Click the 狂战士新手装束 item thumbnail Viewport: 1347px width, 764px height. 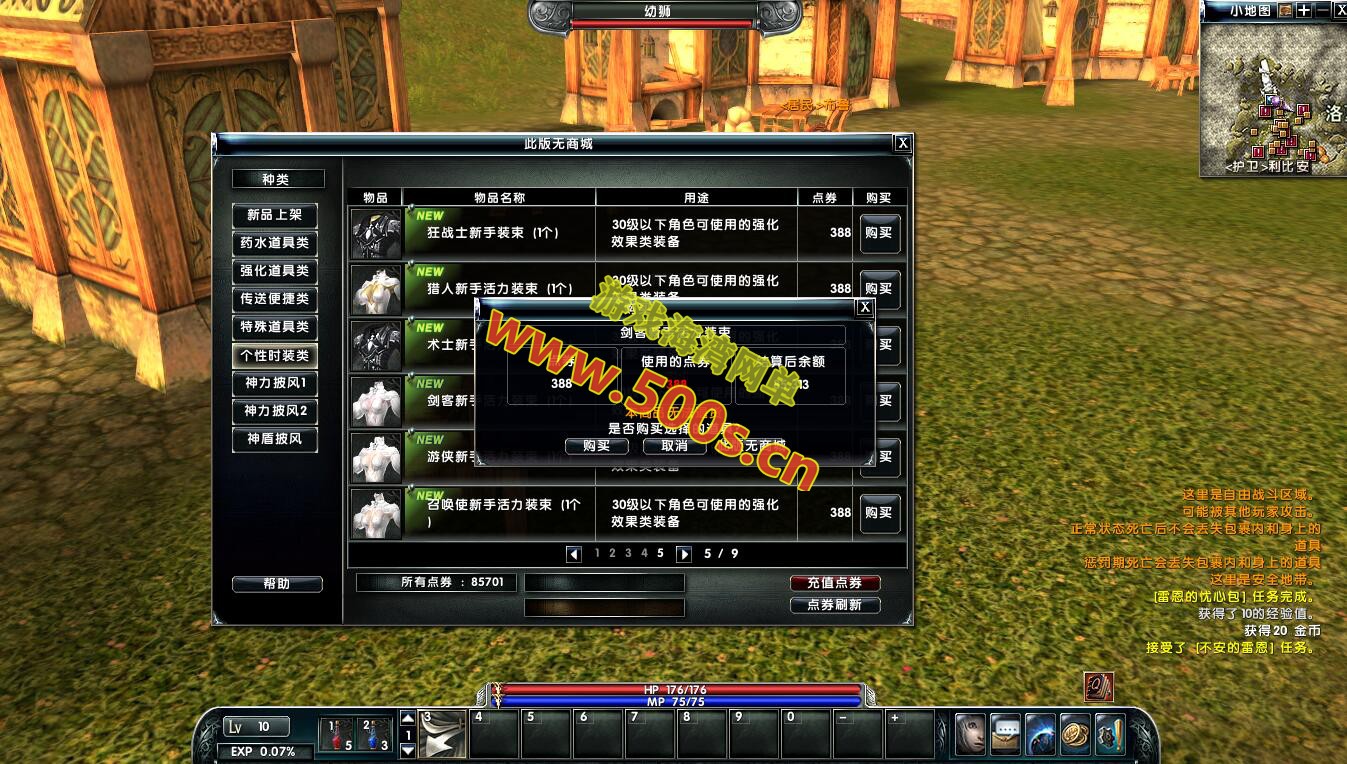(376, 232)
